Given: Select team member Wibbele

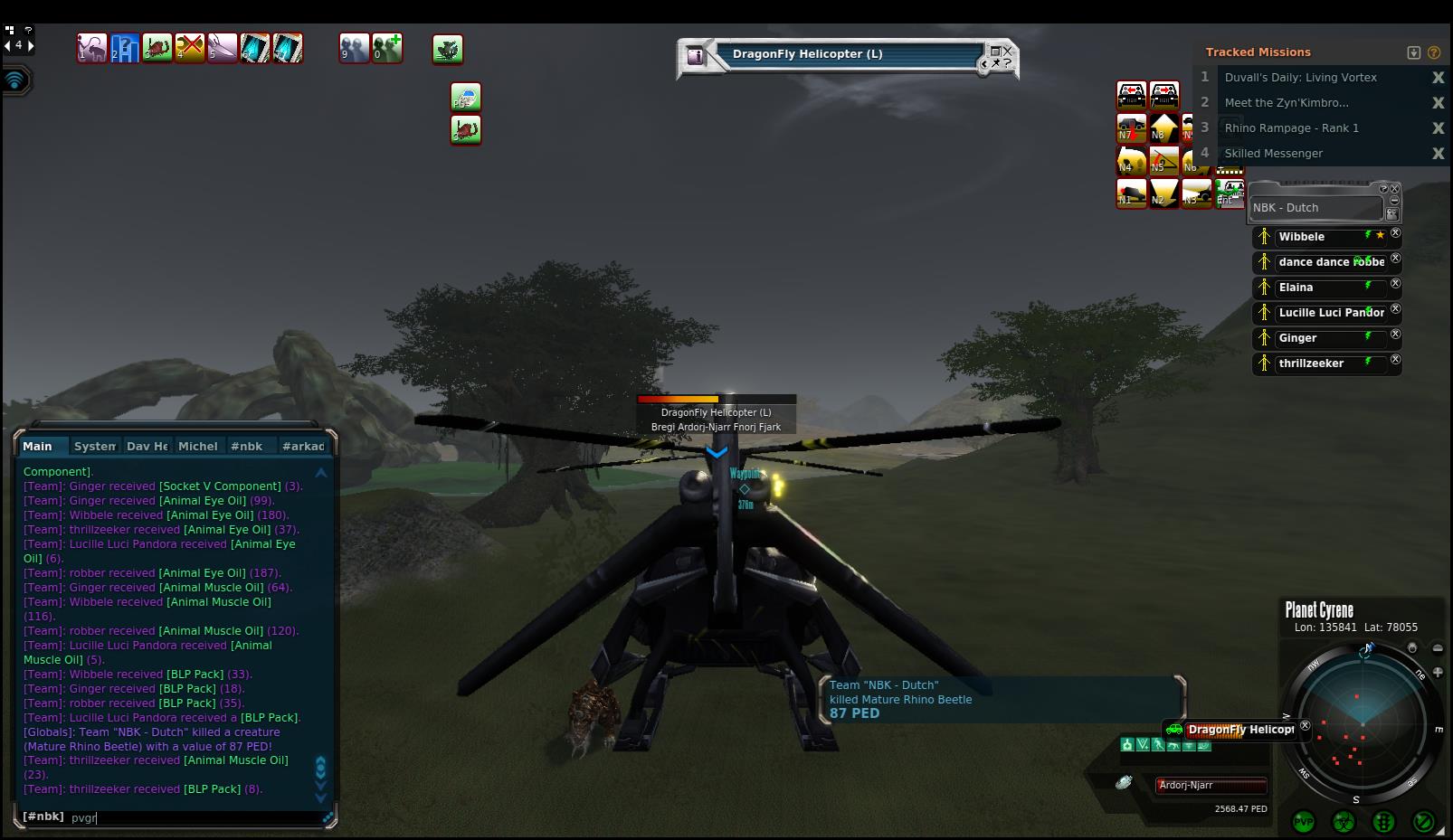Looking at the screenshot, I should 1301,237.
